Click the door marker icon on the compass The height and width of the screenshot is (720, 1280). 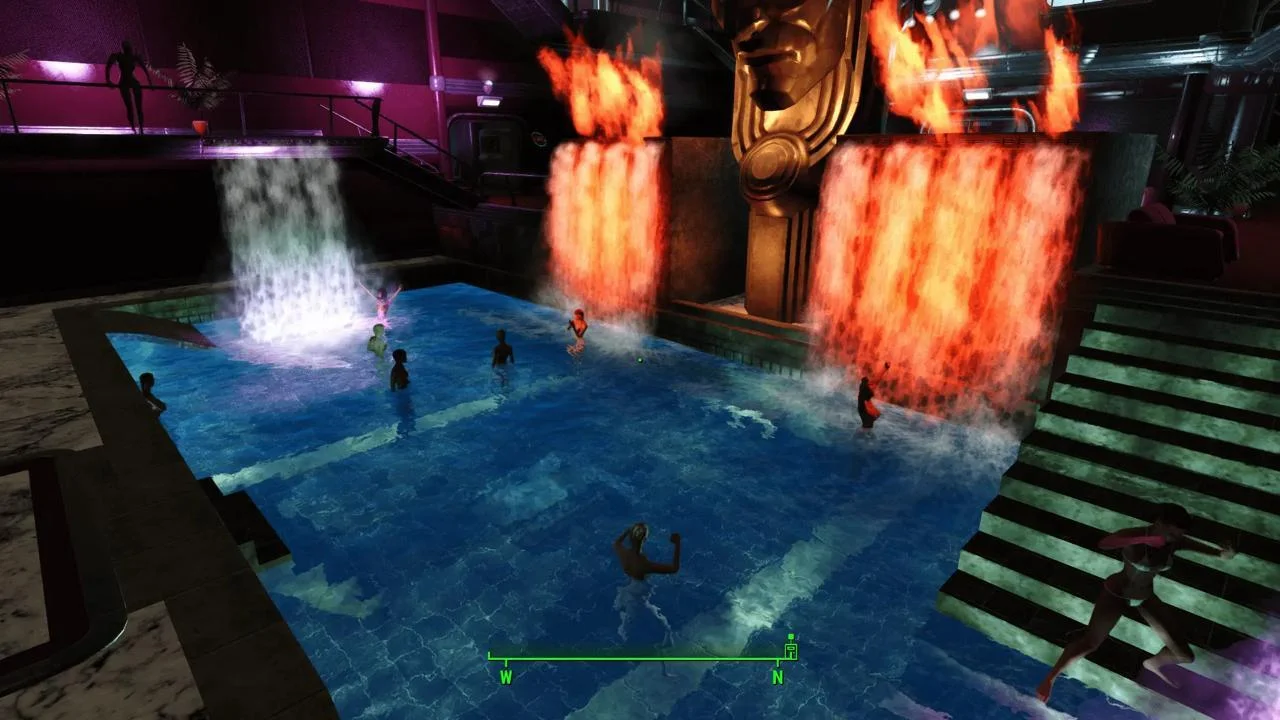[790, 650]
